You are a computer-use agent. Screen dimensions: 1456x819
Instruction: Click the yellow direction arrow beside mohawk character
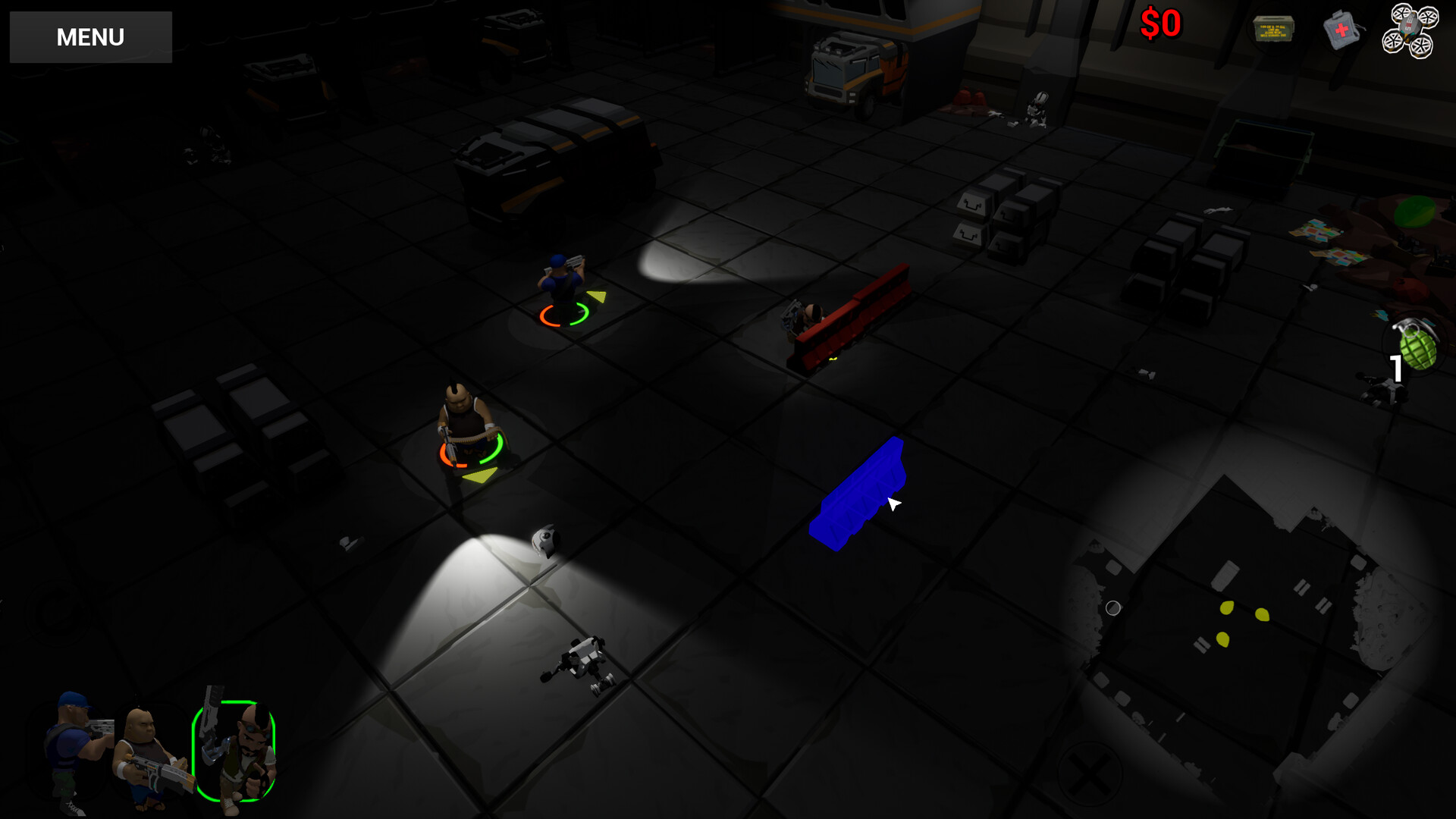[482, 475]
